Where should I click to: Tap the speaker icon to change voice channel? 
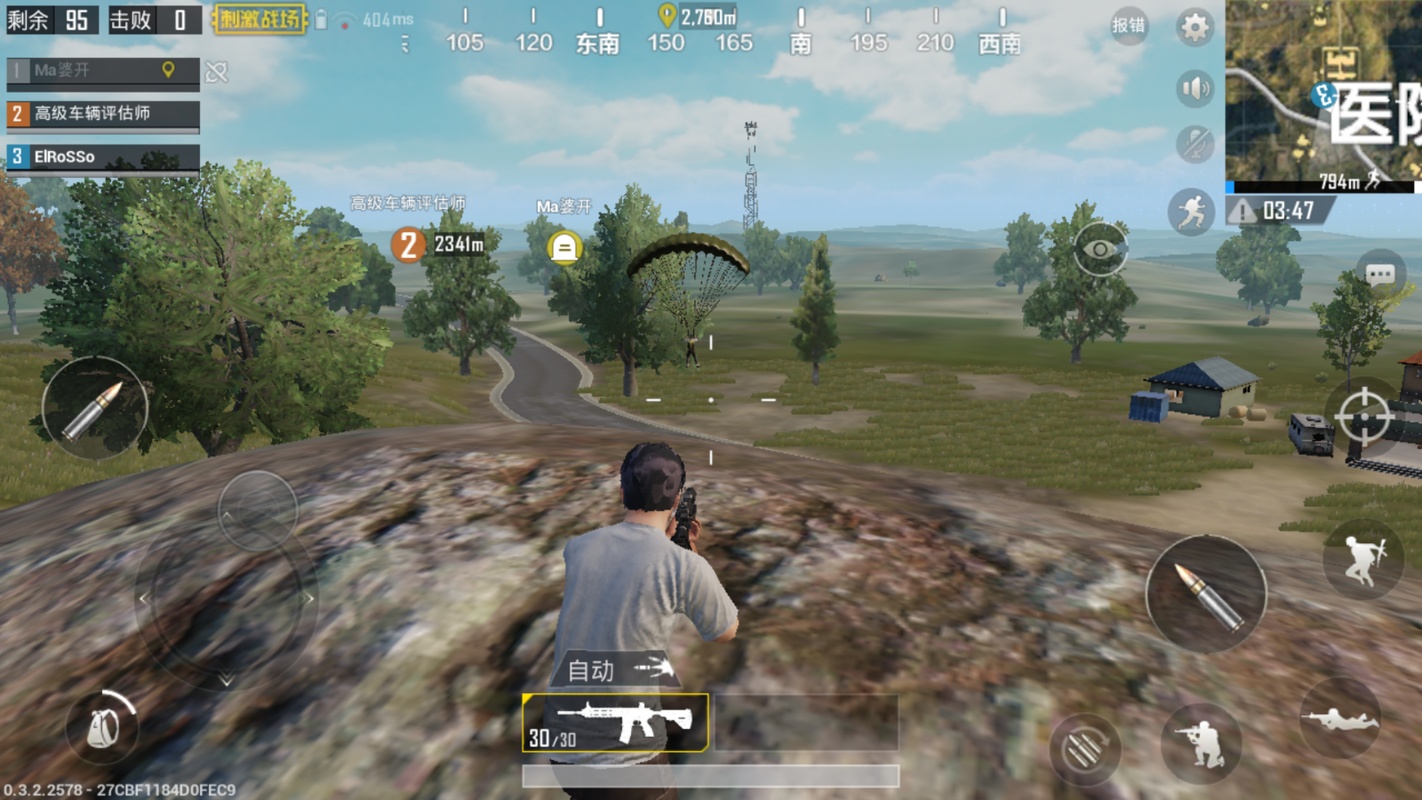(x=1193, y=88)
